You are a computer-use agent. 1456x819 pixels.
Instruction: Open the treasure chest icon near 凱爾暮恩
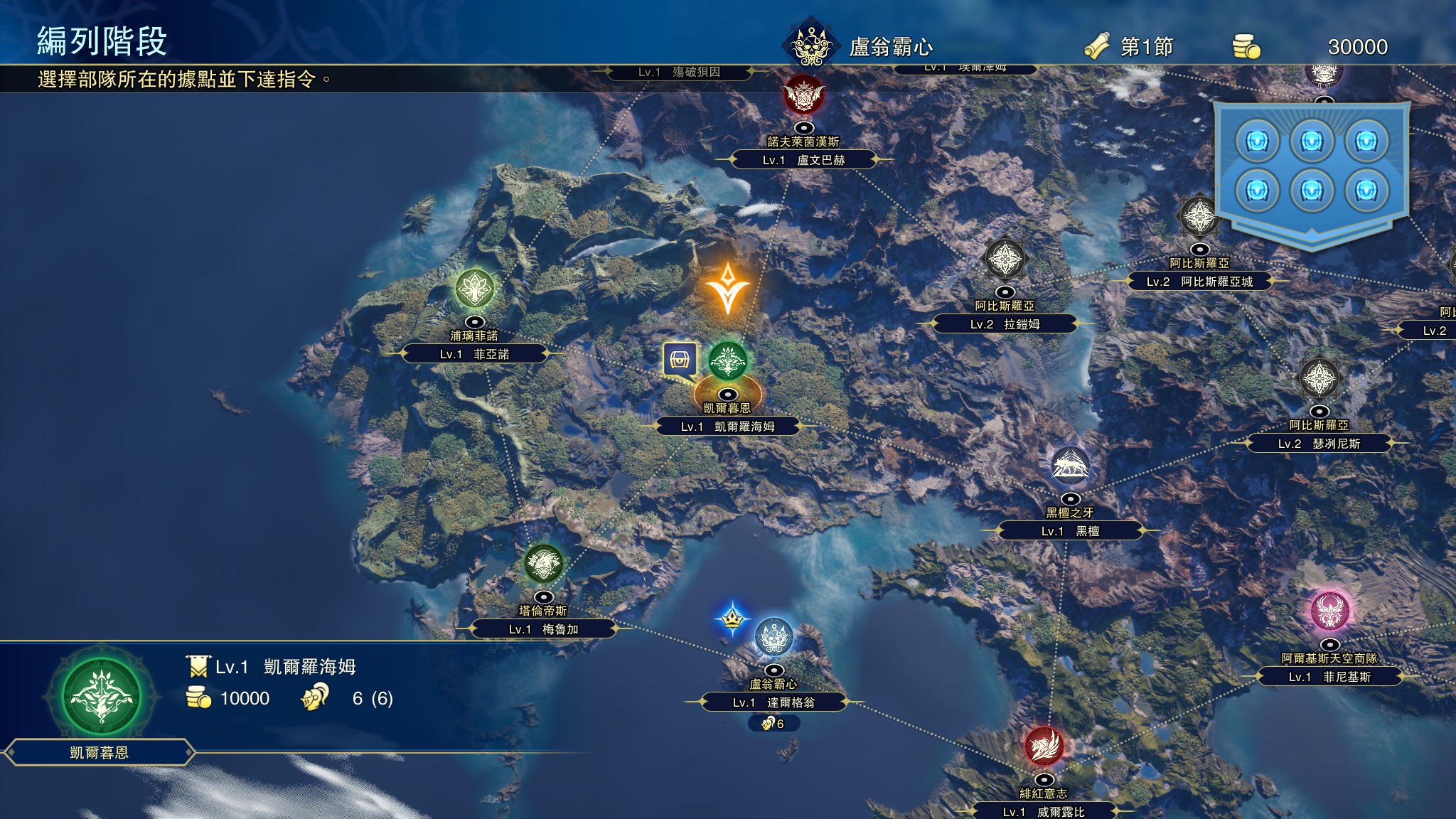[x=680, y=360]
